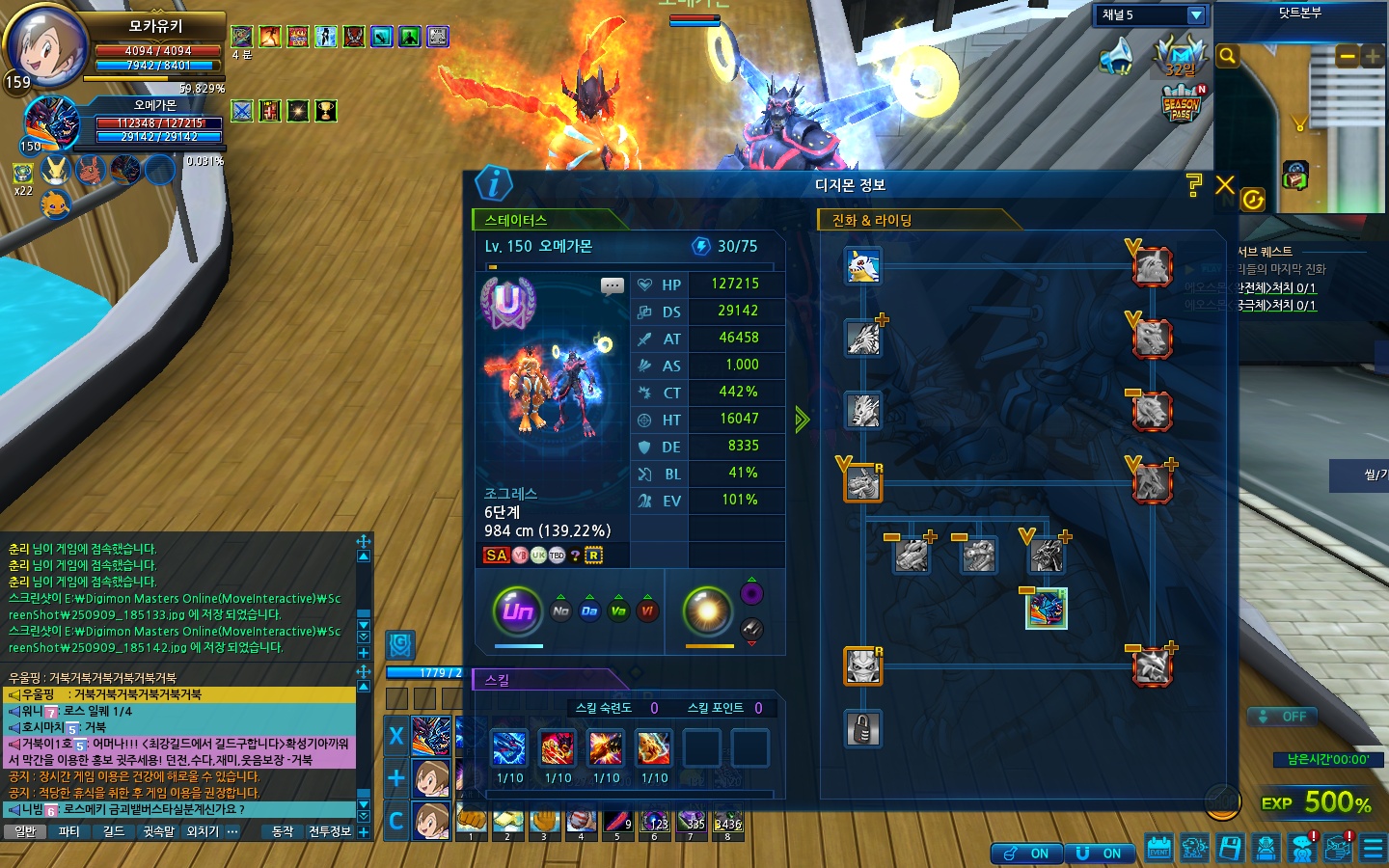1389x868 pixels.
Task: Click the minimap magnifier search button
Action: [x=1227, y=56]
